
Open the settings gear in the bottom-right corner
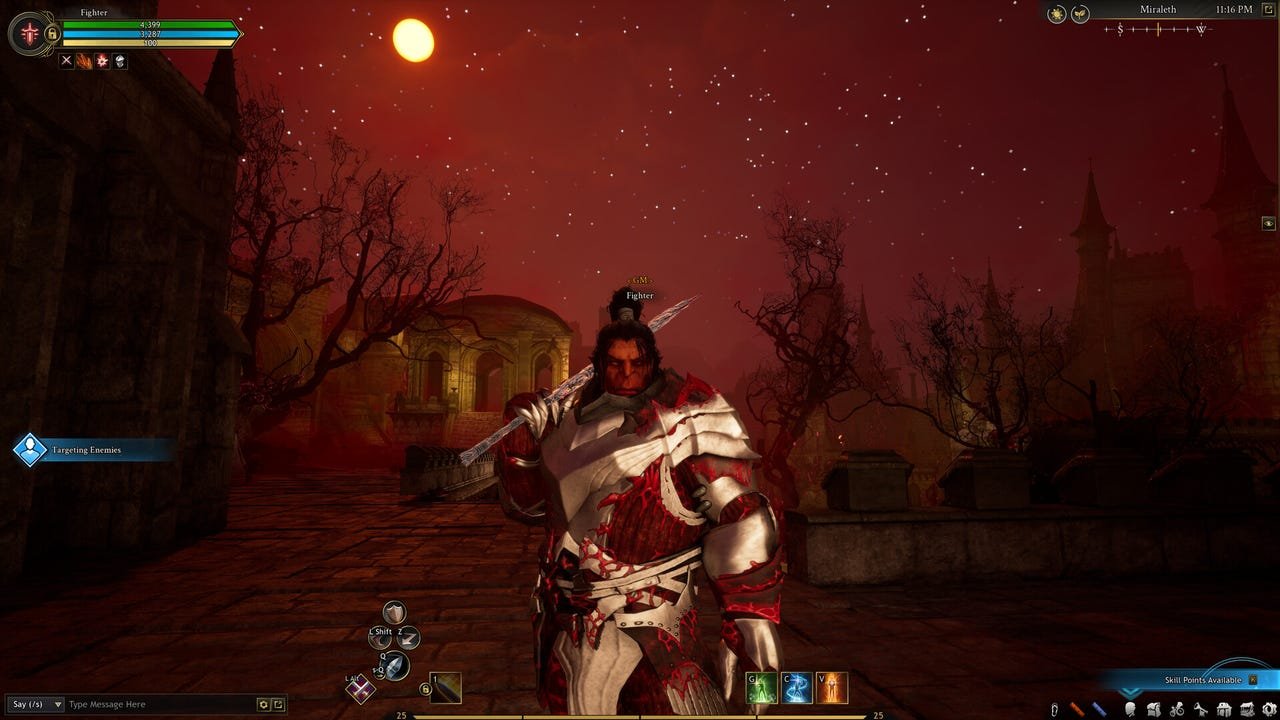coord(1269,708)
